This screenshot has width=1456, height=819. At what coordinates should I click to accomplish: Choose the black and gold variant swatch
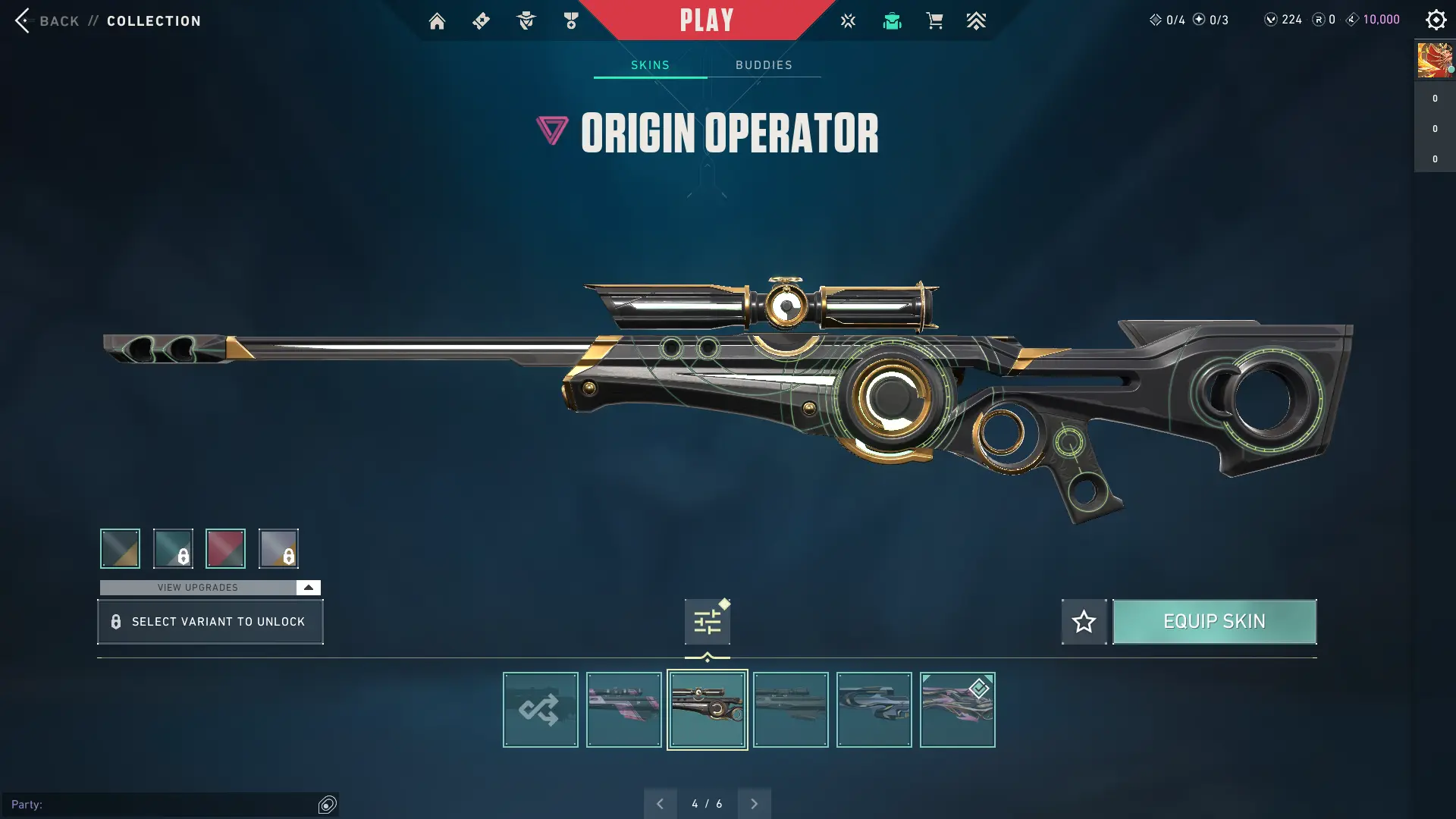[120, 548]
